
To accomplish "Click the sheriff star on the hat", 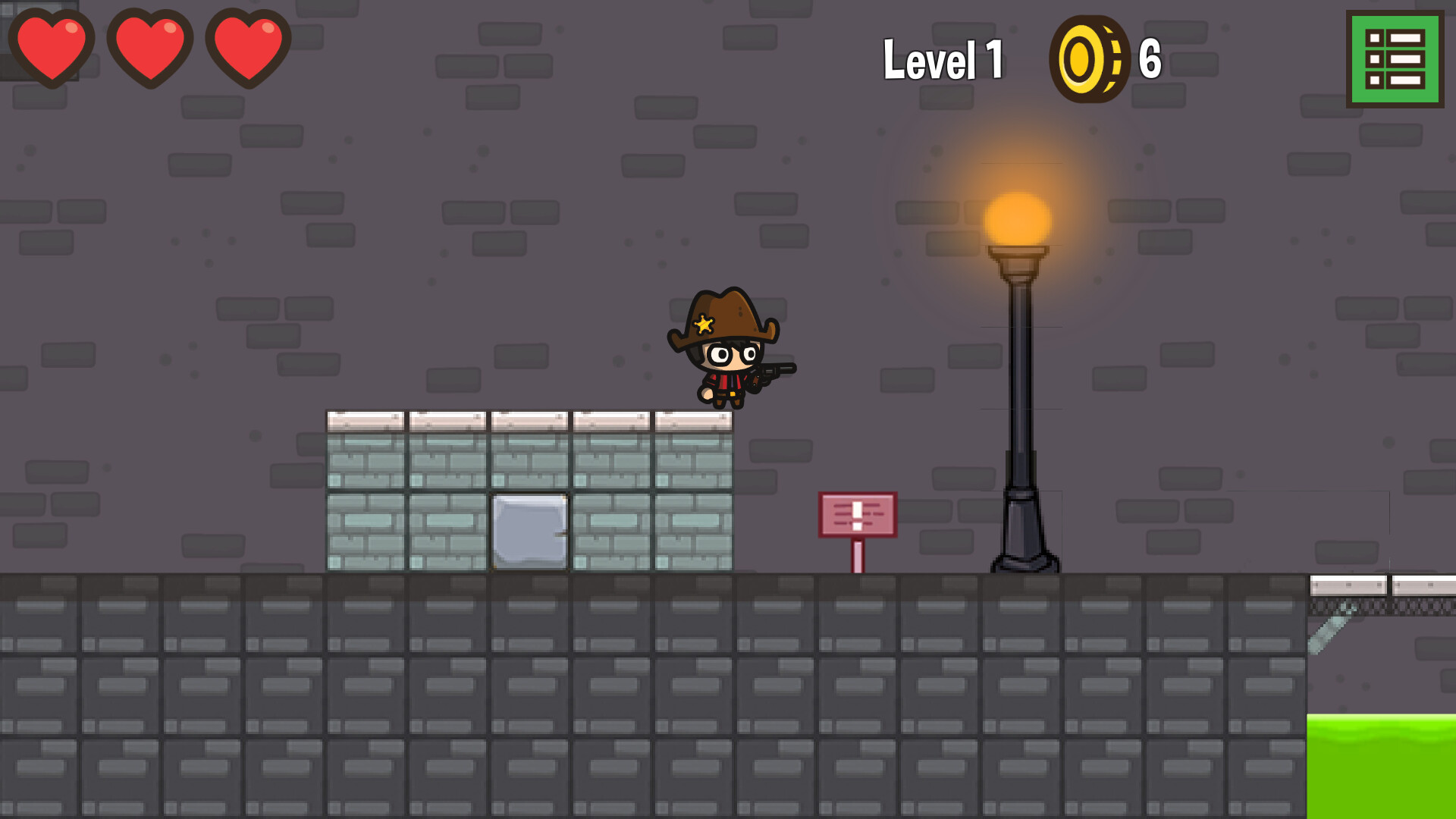I will click(x=704, y=325).
